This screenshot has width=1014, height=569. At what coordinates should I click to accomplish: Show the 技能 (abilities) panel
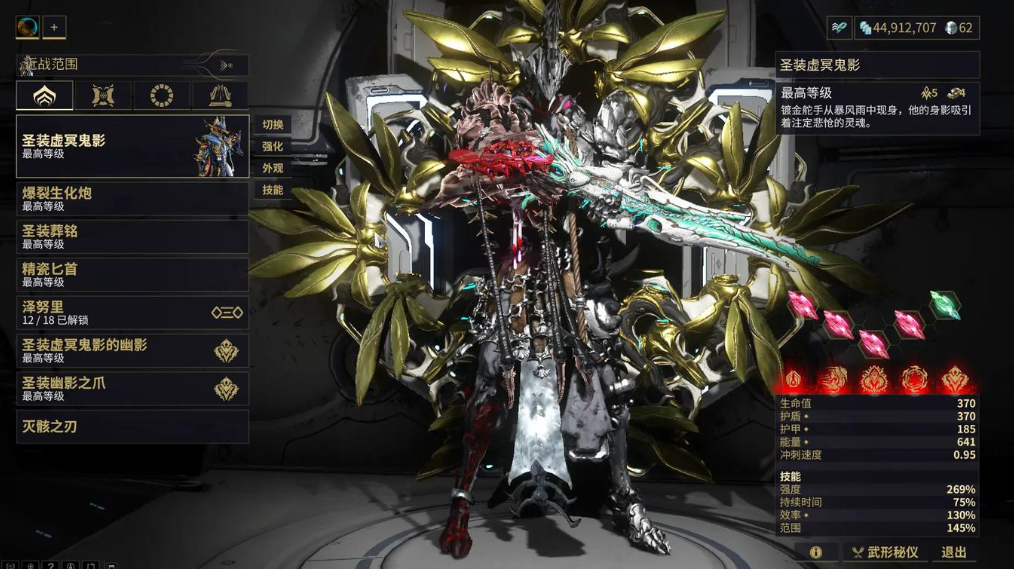pos(272,190)
